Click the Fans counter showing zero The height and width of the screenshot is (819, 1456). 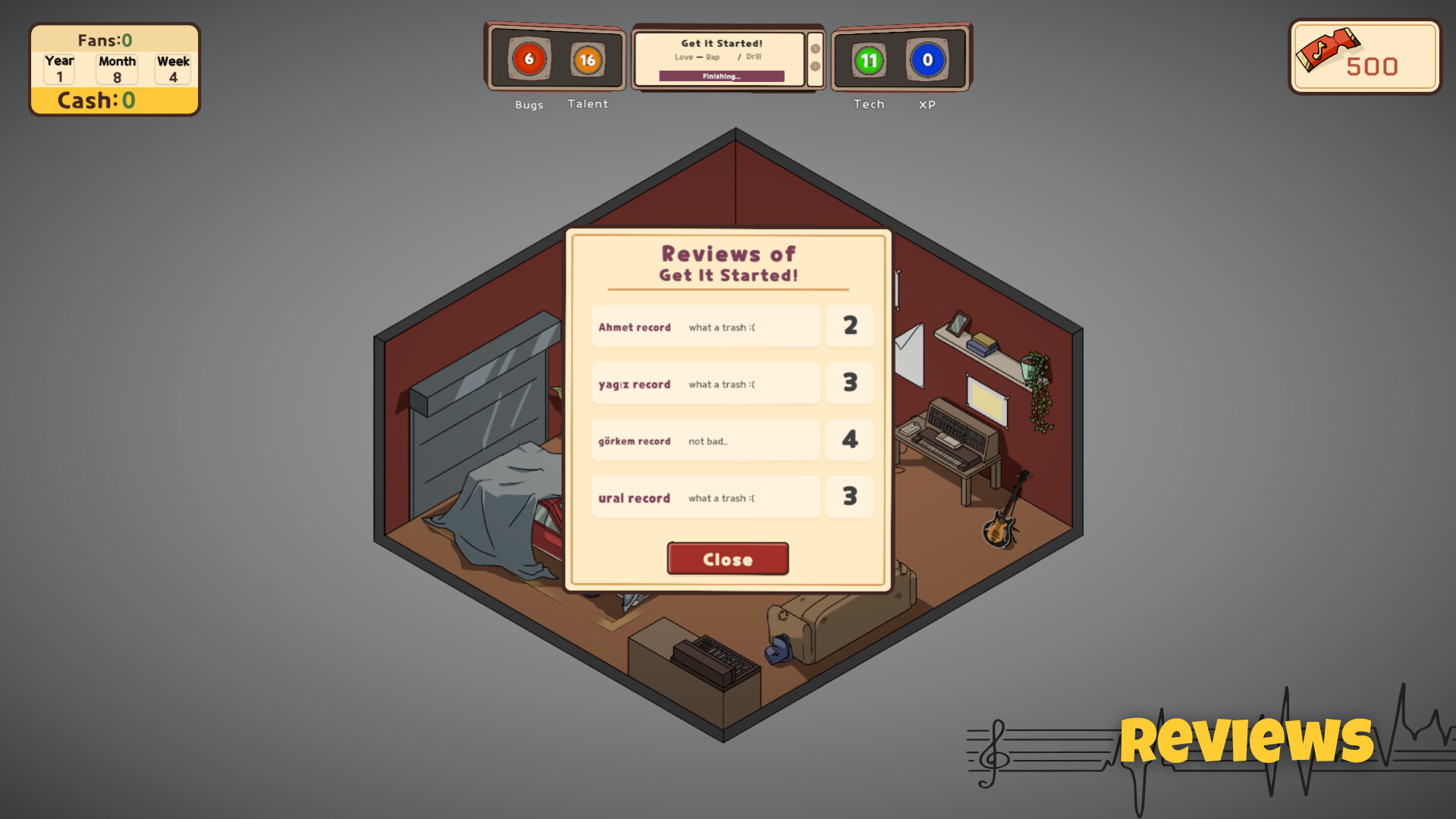point(105,39)
